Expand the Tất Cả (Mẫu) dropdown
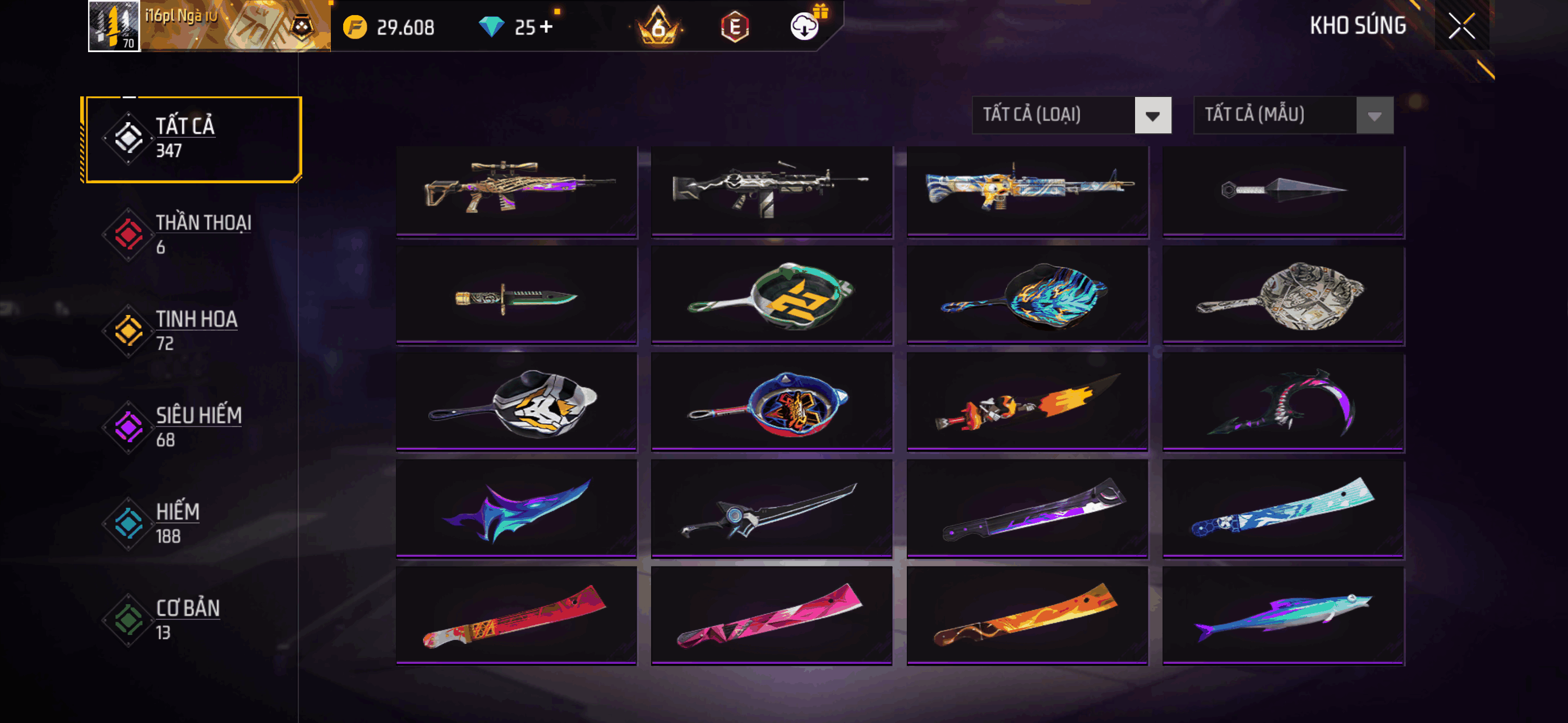This screenshot has width=1568, height=723. tap(1292, 115)
